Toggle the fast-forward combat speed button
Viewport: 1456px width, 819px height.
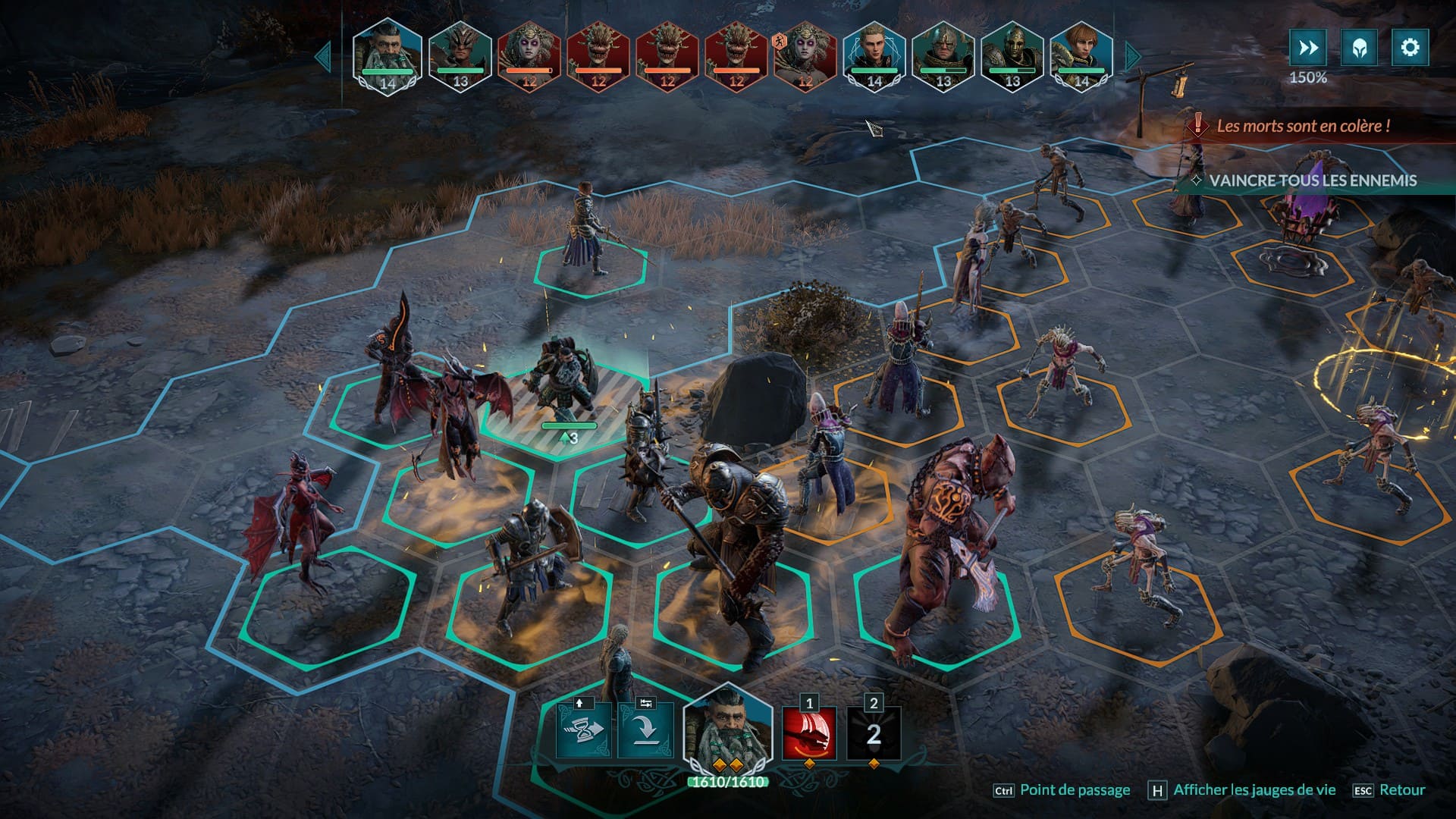click(x=1308, y=48)
